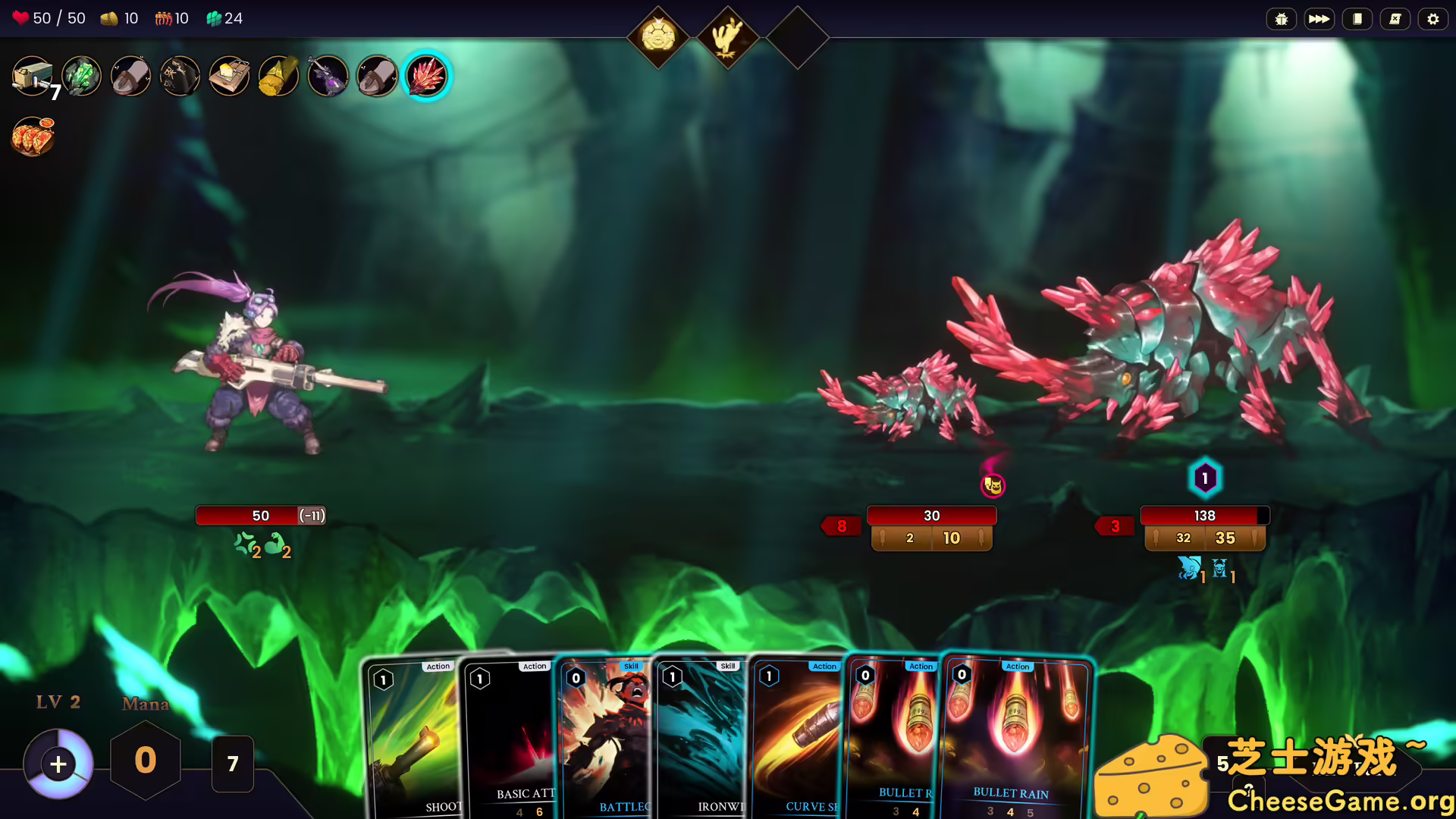This screenshot has height=819, width=1456.
Task: Open the settings gear menu
Action: tap(1432, 19)
